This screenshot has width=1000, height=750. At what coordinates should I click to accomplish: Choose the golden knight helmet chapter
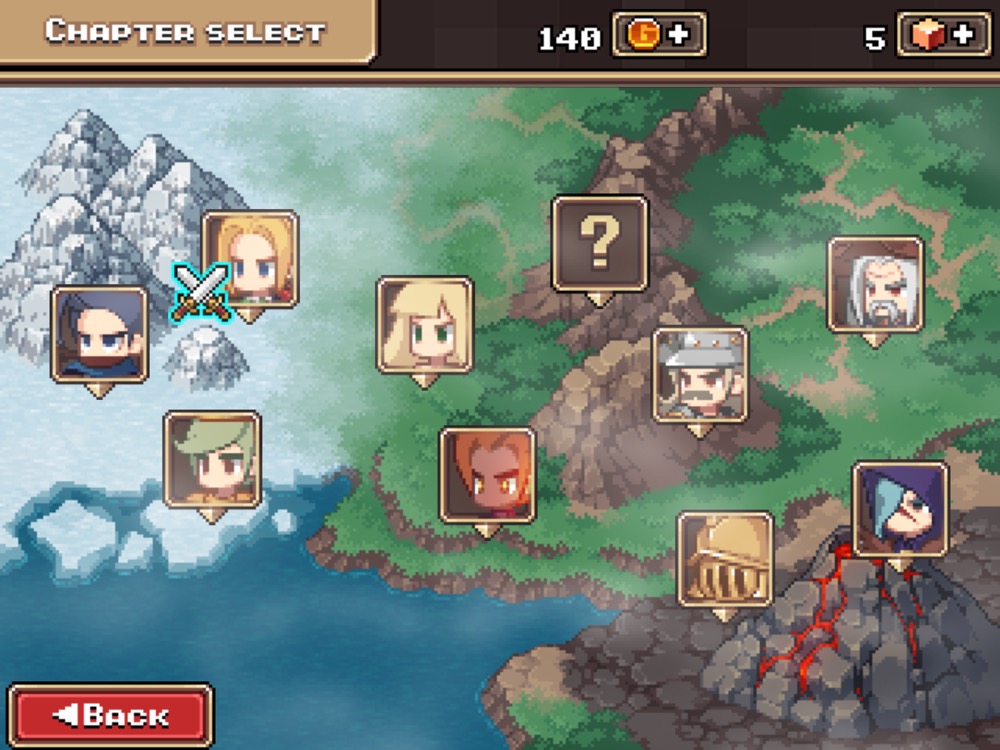[x=724, y=559]
